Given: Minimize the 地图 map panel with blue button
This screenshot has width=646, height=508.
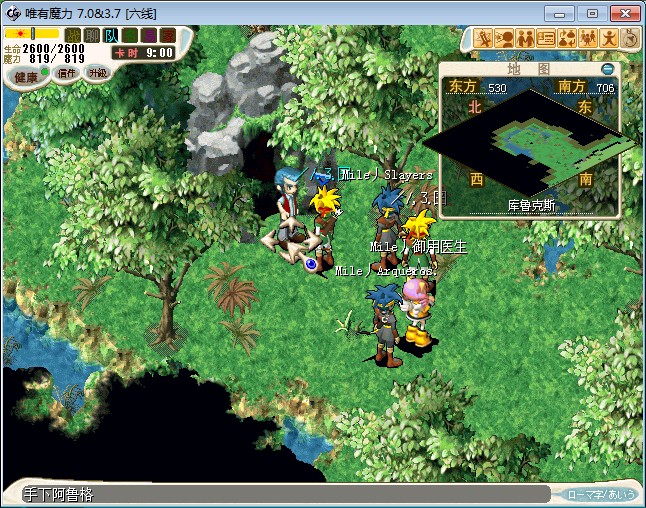Looking at the screenshot, I should pos(607,70).
